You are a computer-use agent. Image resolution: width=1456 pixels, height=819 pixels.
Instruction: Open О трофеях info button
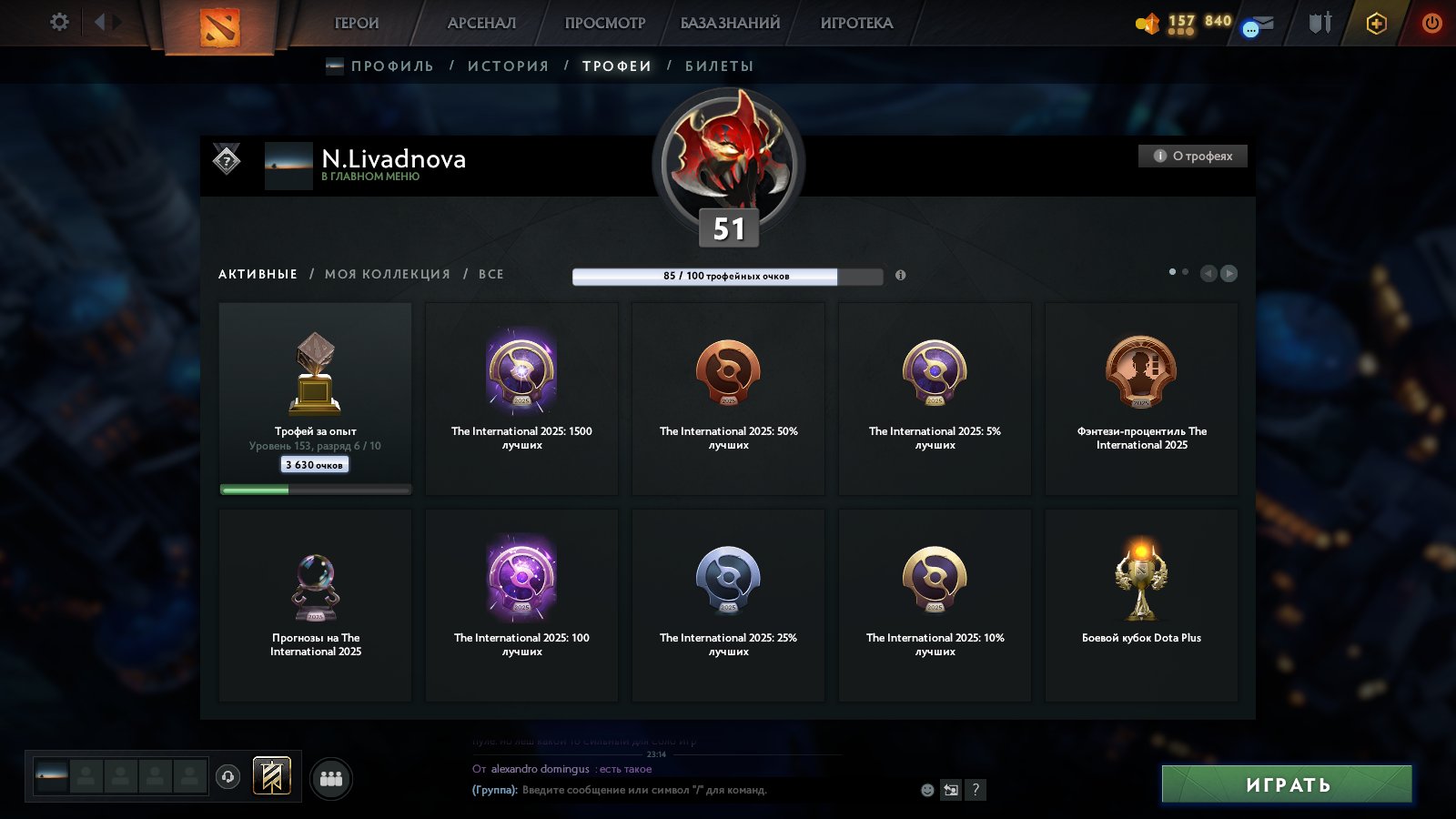tap(1192, 156)
